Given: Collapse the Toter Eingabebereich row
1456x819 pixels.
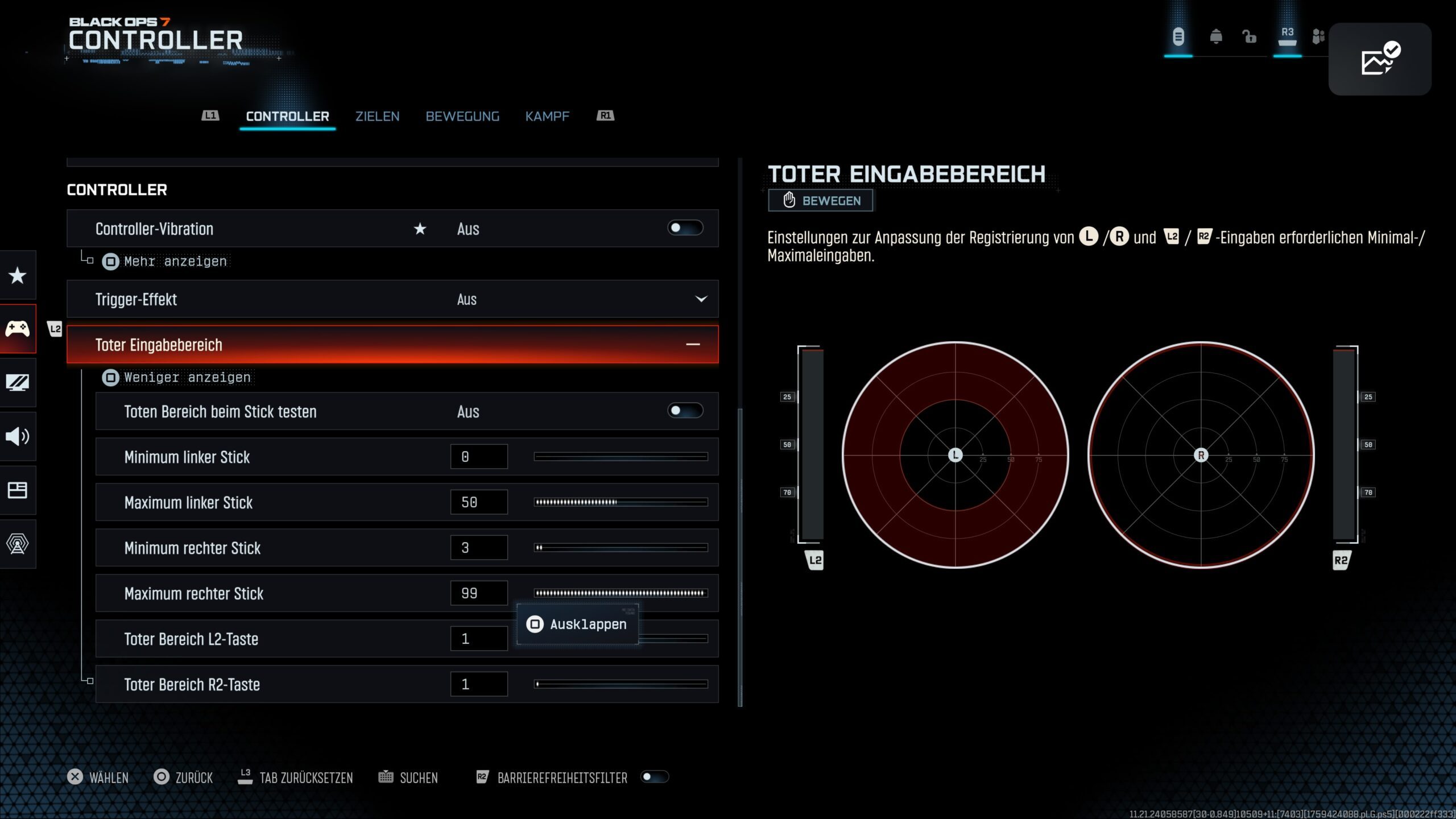Looking at the screenshot, I should click(x=693, y=345).
